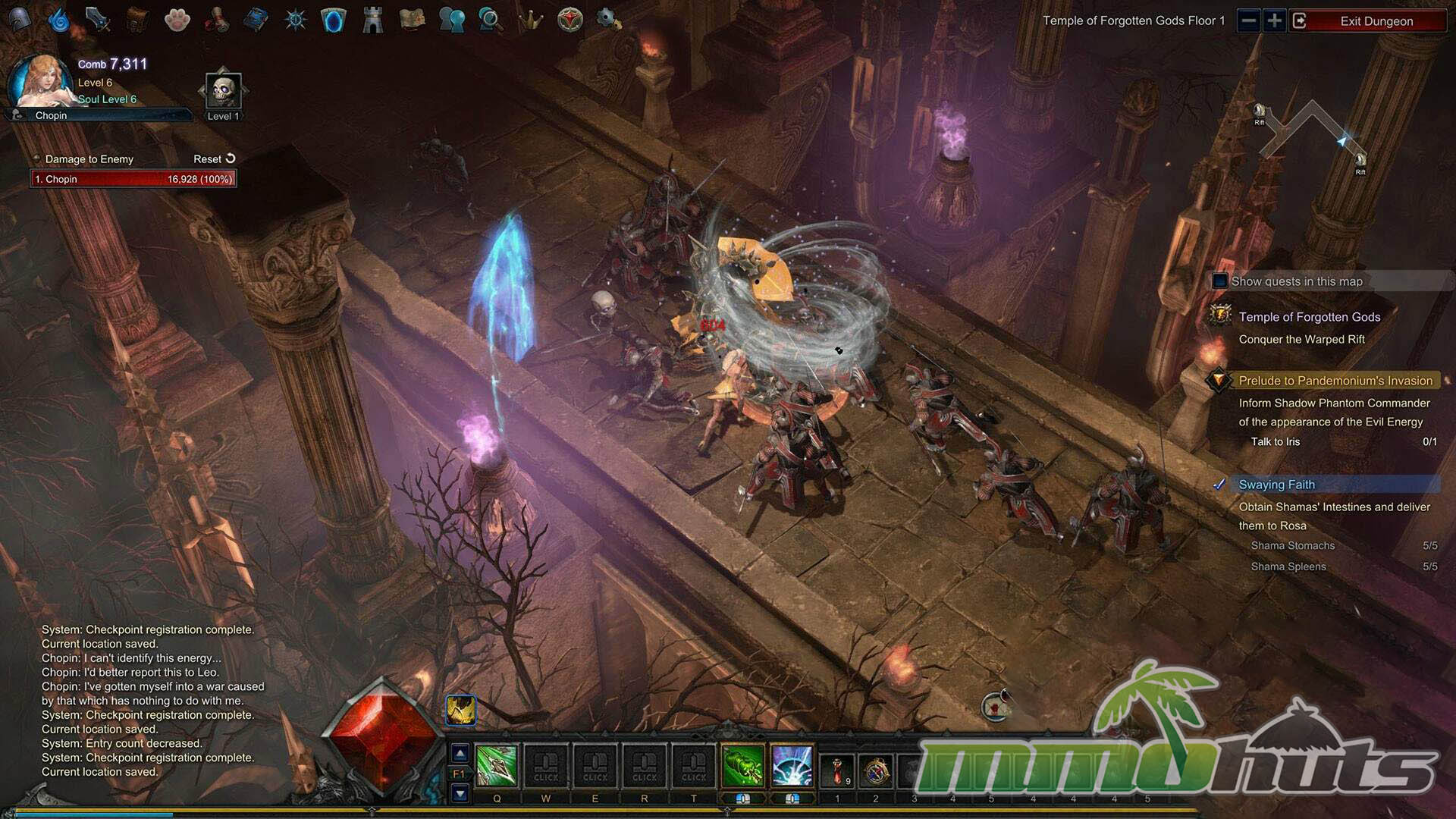The height and width of the screenshot is (819, 1456).
Task: Exit the dungeon with the red button
Action: tap(1375, 20)
